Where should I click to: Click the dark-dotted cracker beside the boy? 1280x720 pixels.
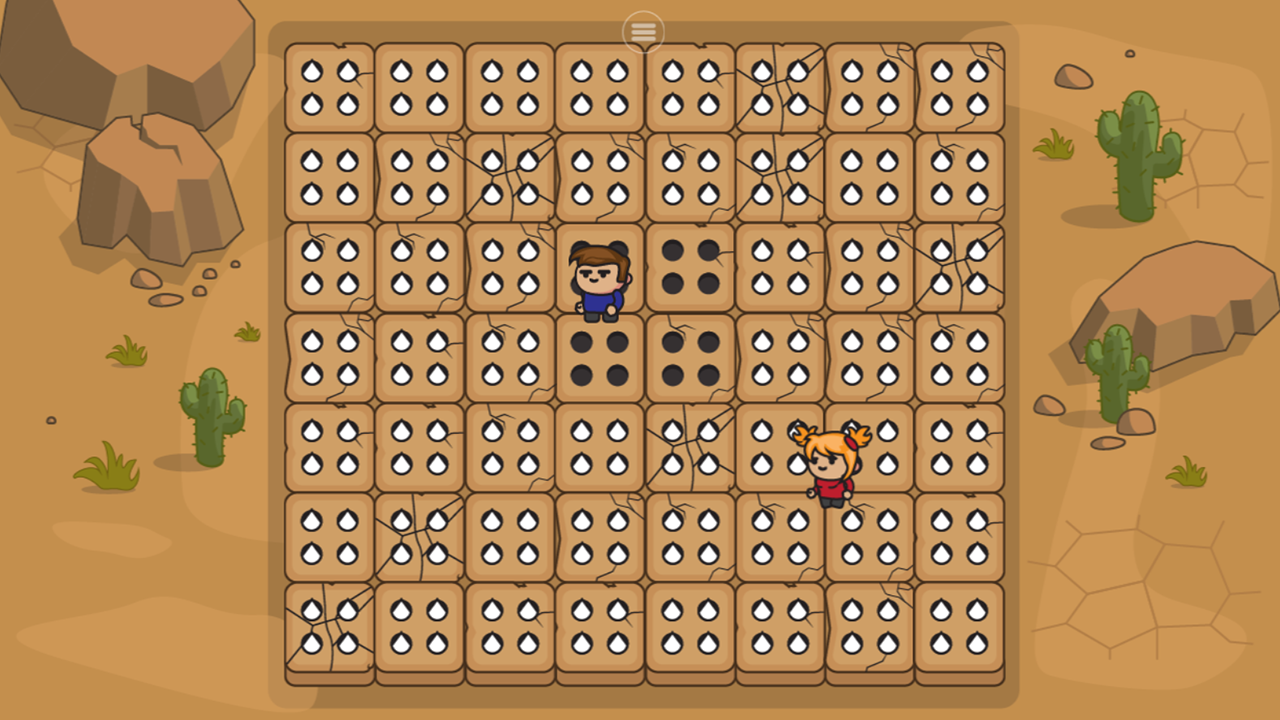pyautogui.click(x=688, y=267)
